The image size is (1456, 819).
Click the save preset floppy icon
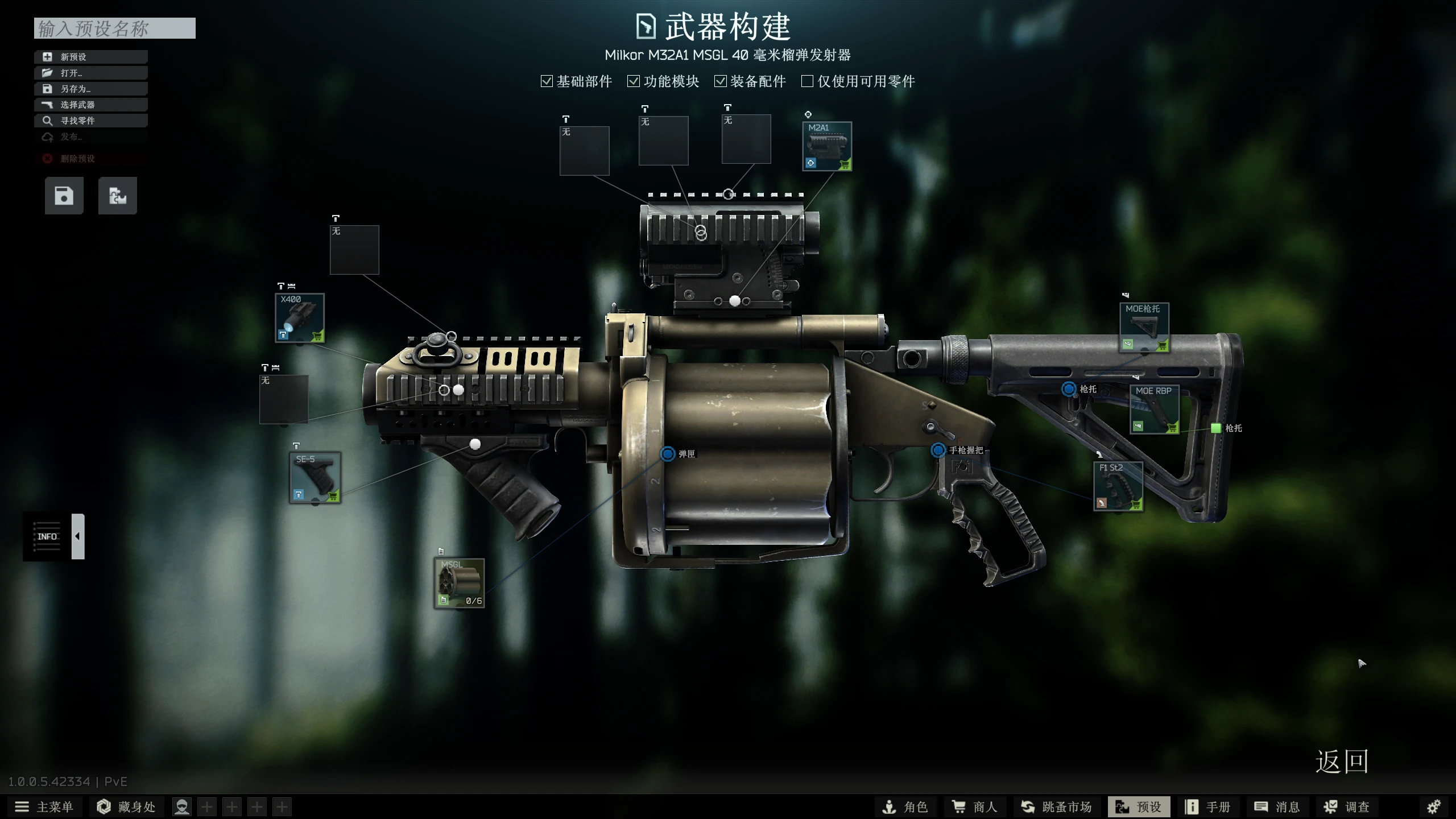[64, 195]
